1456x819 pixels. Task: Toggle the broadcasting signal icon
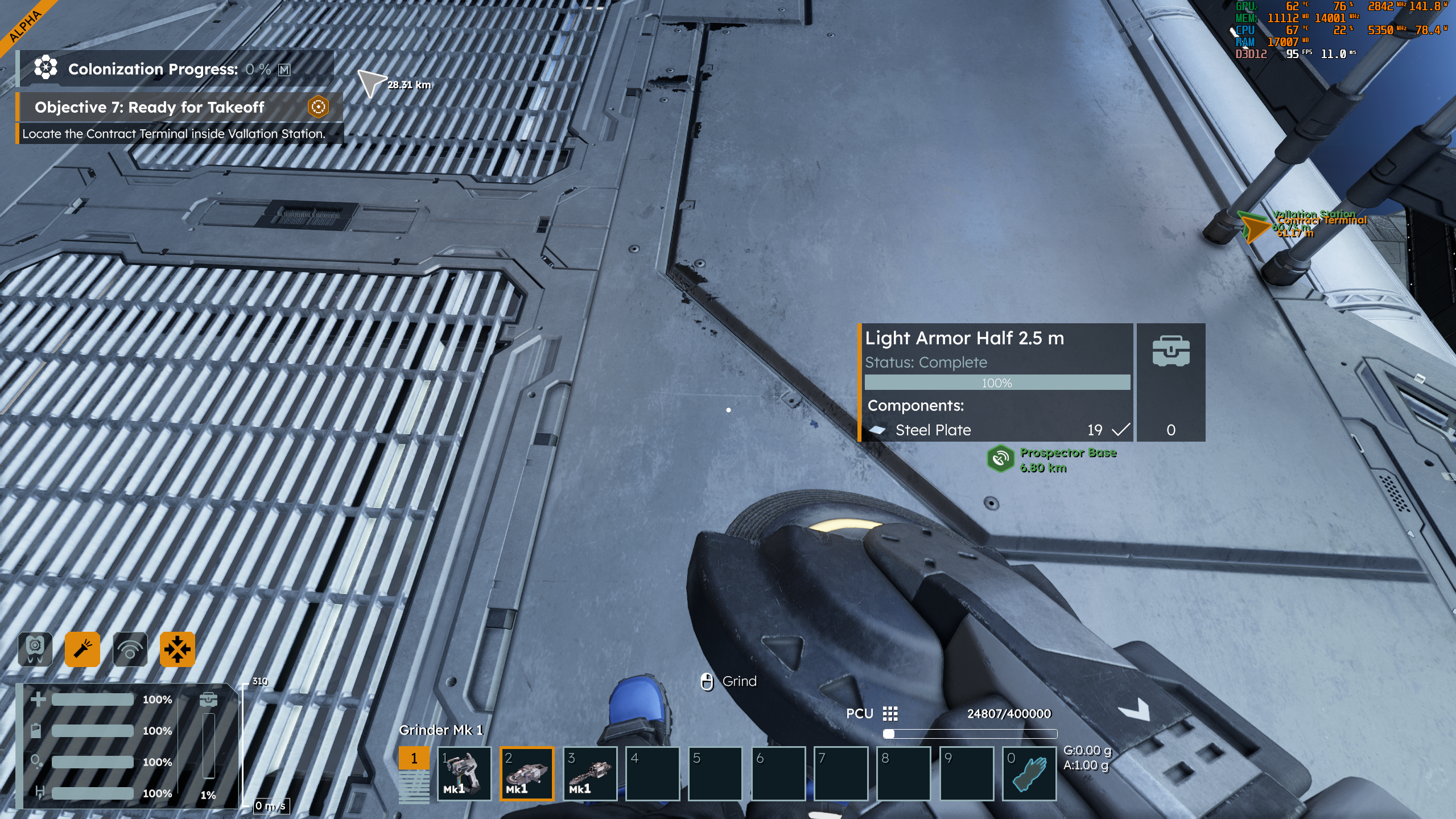tap(130, 649)
